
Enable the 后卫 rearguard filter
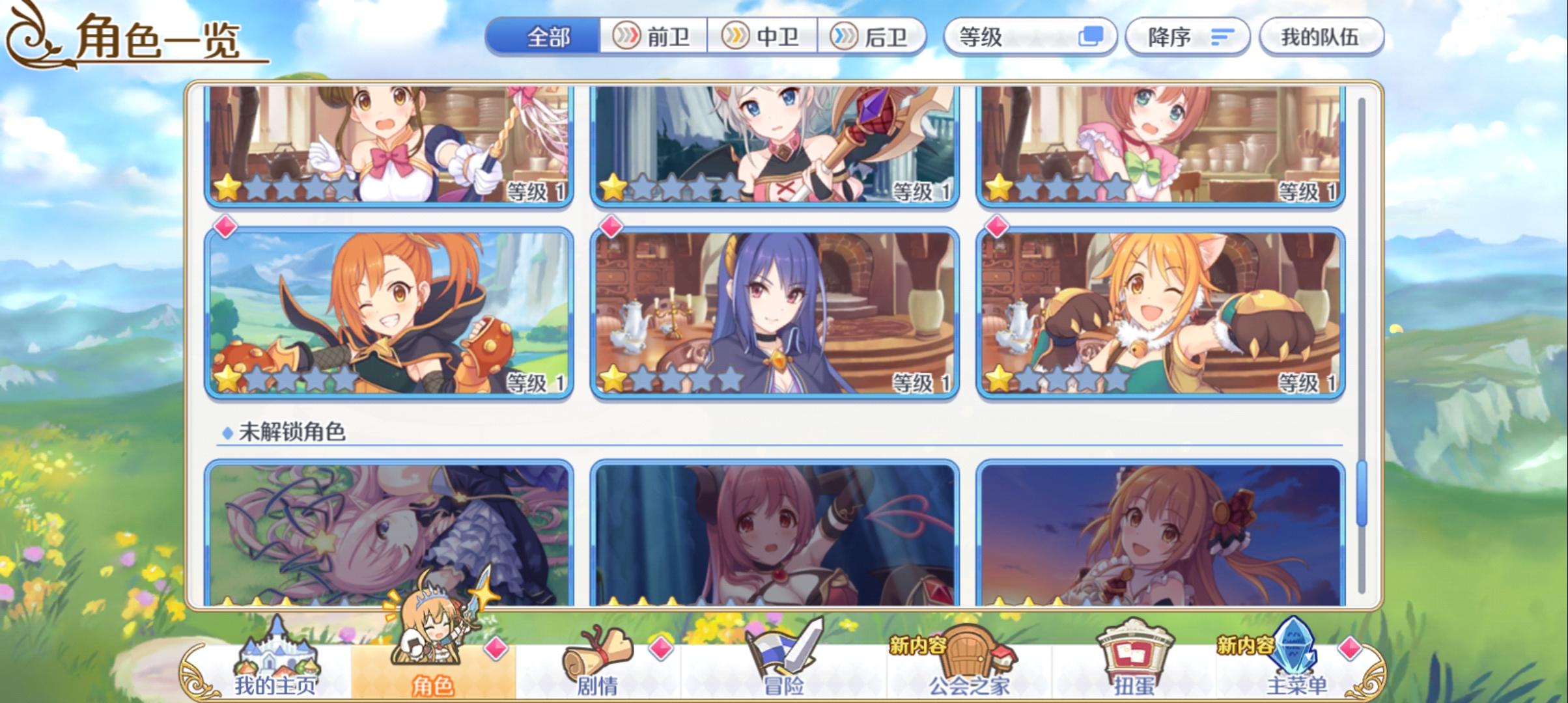coord(871,37)
